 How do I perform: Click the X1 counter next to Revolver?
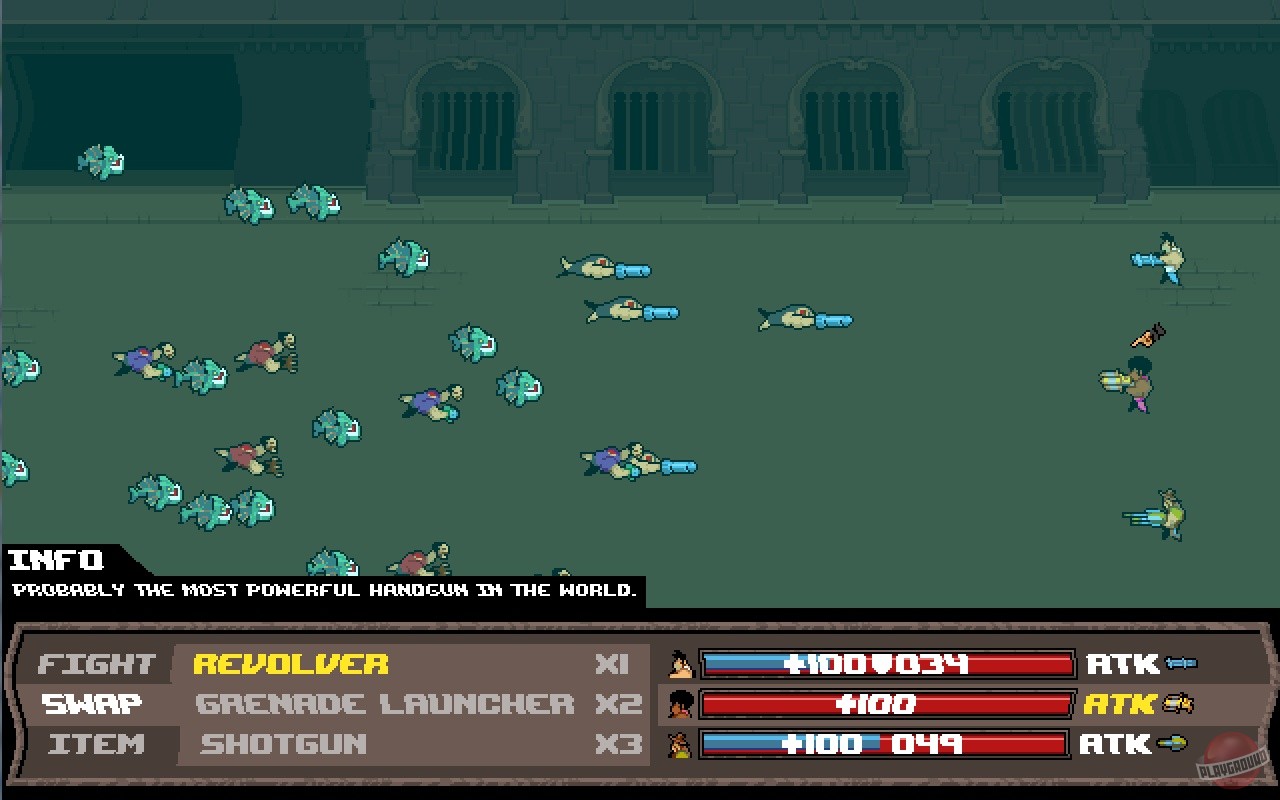612,663
